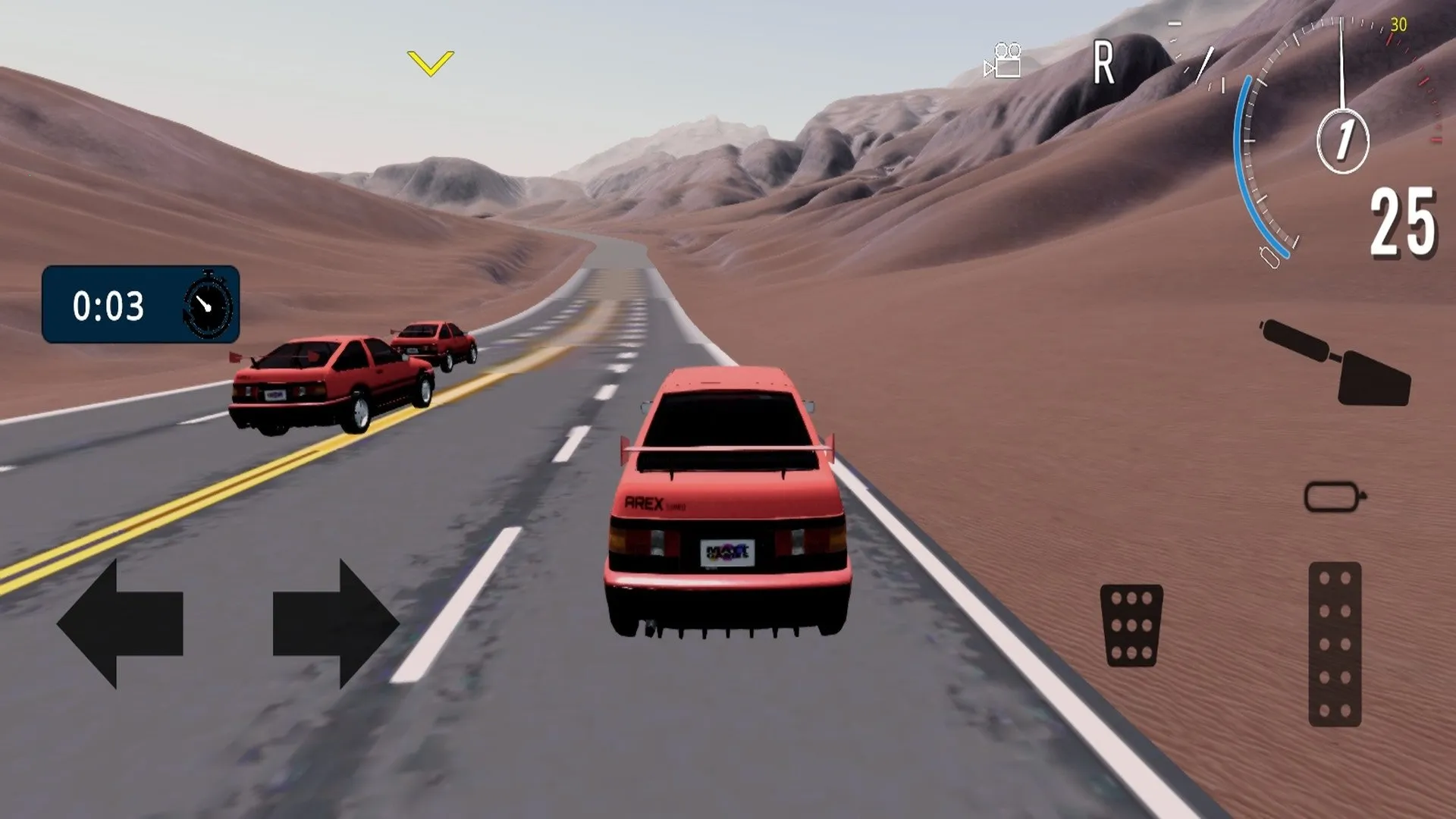
Task: Tap the red player car on the road
Action: click(x=728, y=508)
